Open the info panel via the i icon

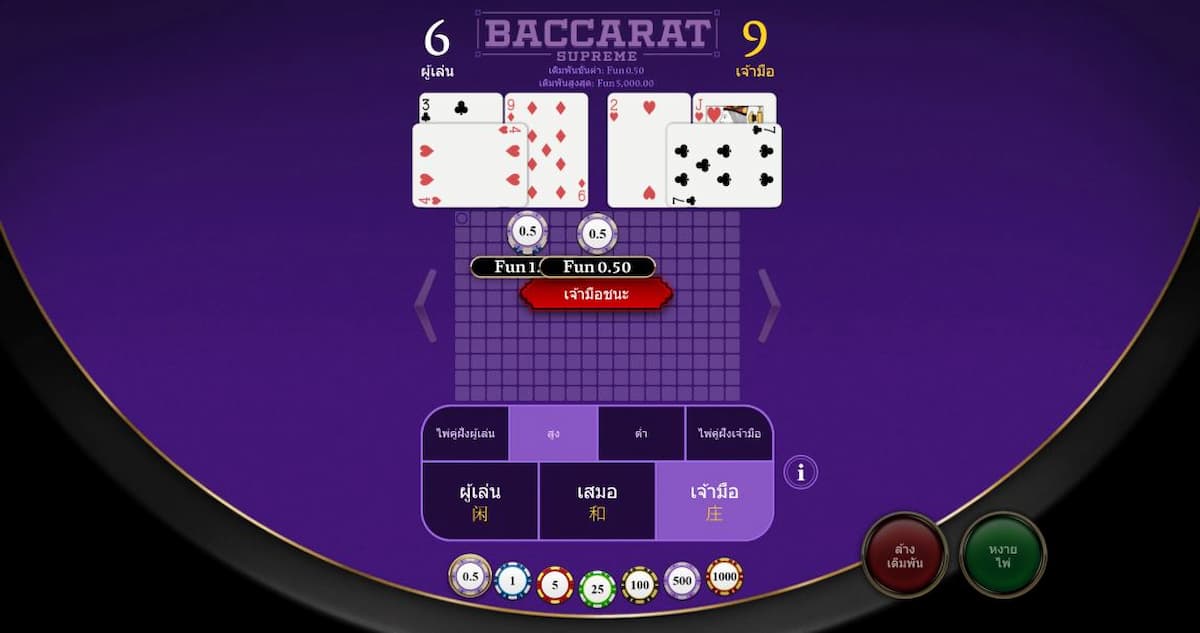(x=801, y=471)
